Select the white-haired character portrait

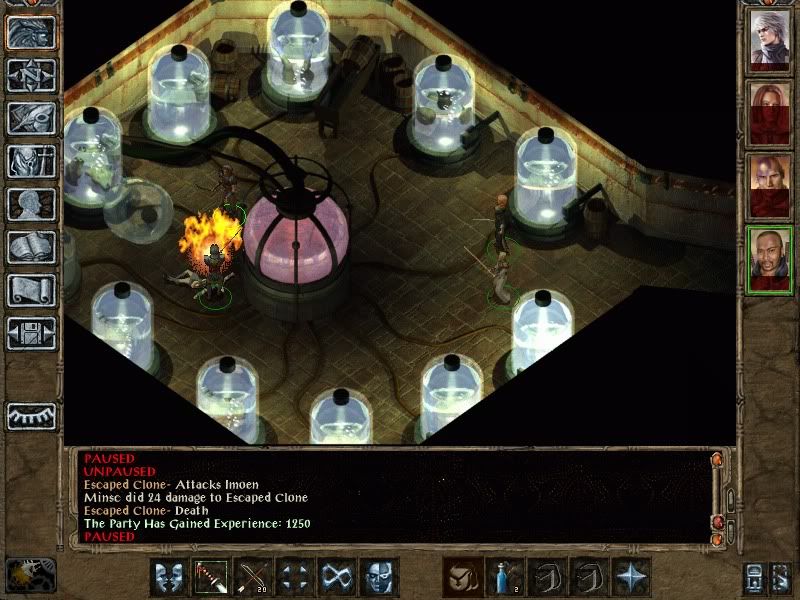click(771, 40)
